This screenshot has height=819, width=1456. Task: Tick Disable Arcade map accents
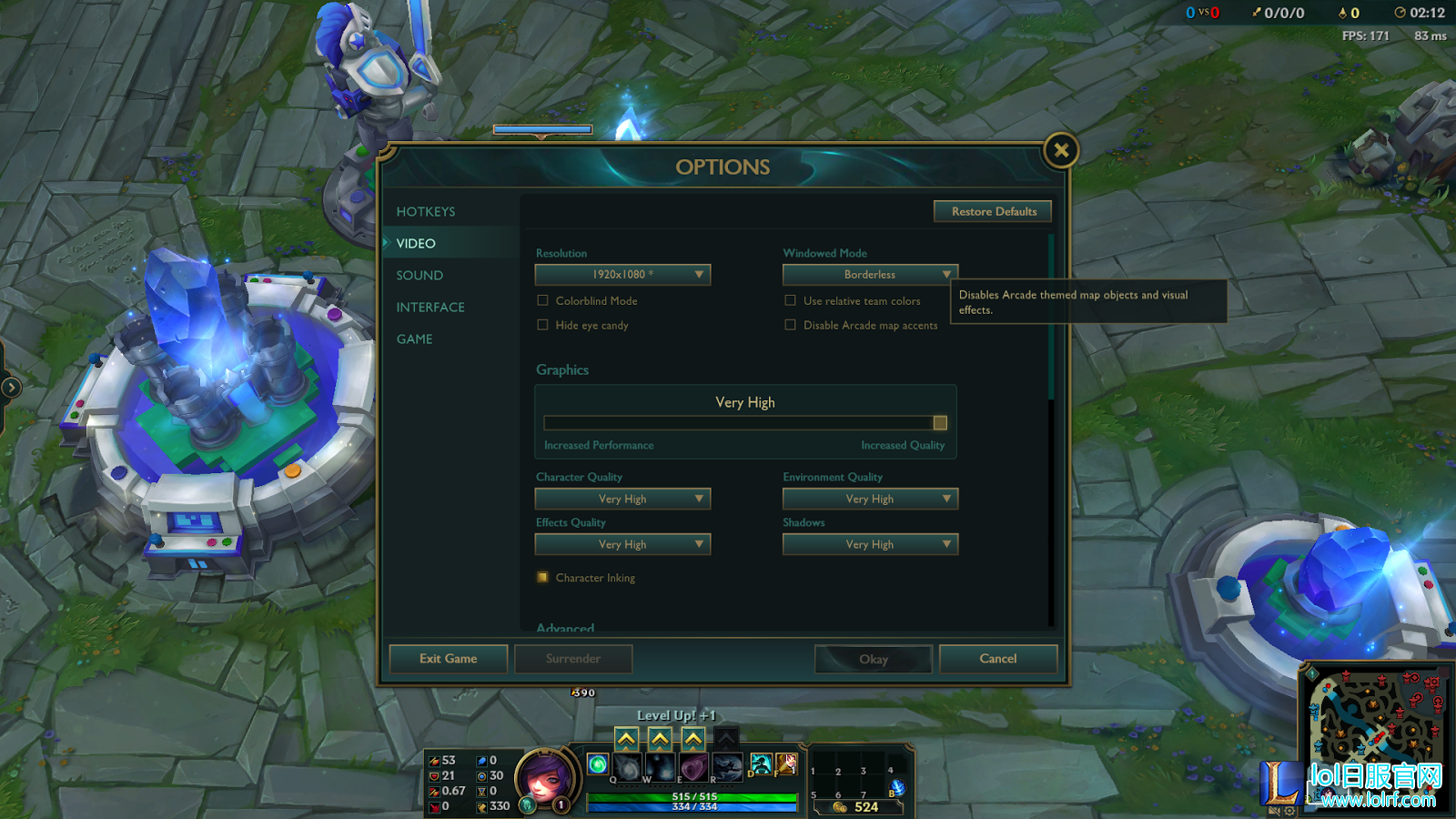coord(790,325)
